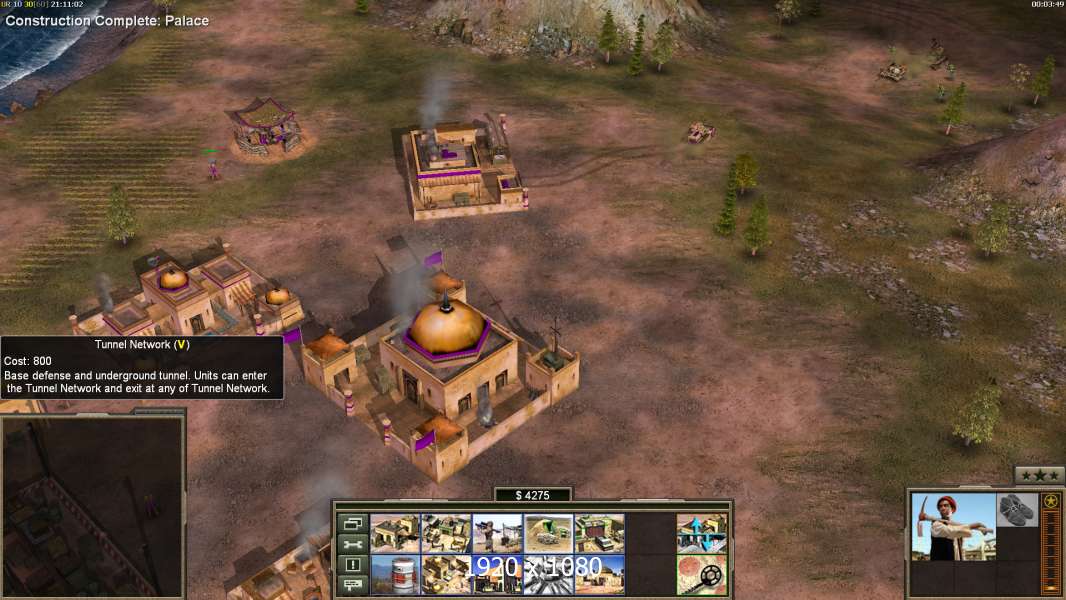Image resolution: width=1066 pixels, height=600 pixels.
Task: Click the exclamation mark button
Action: coord(353,565)
